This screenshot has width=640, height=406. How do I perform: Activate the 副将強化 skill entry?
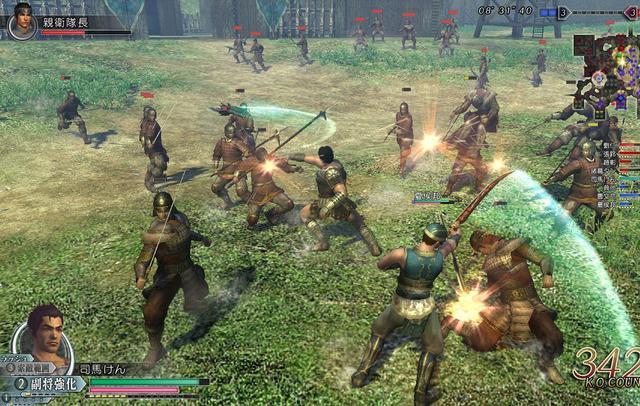coord(48,383)
